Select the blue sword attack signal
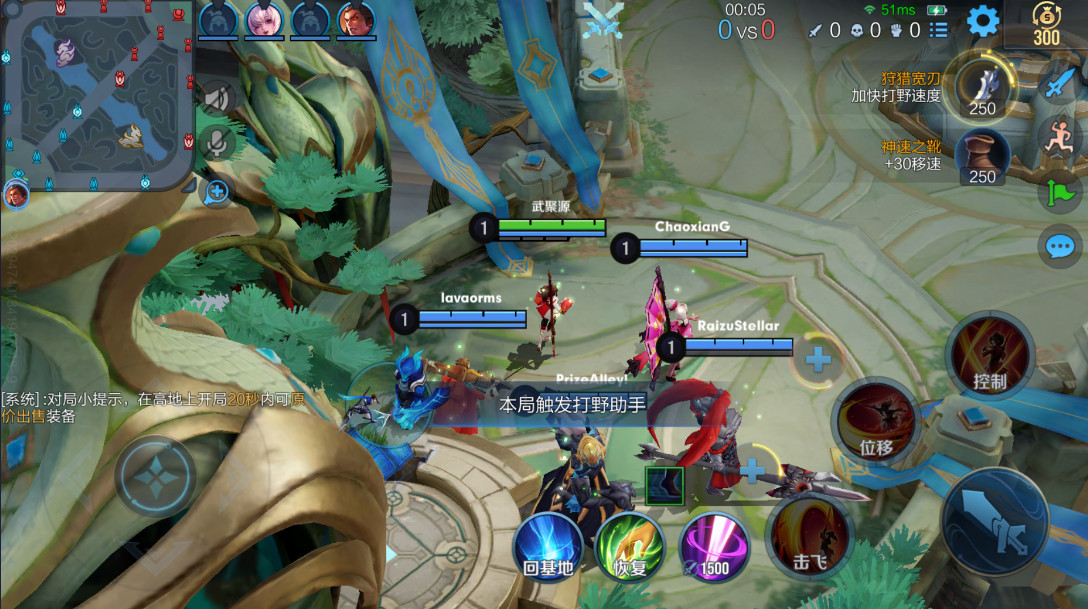This screenshot has height=609, width=1088. coord(1059,83)
